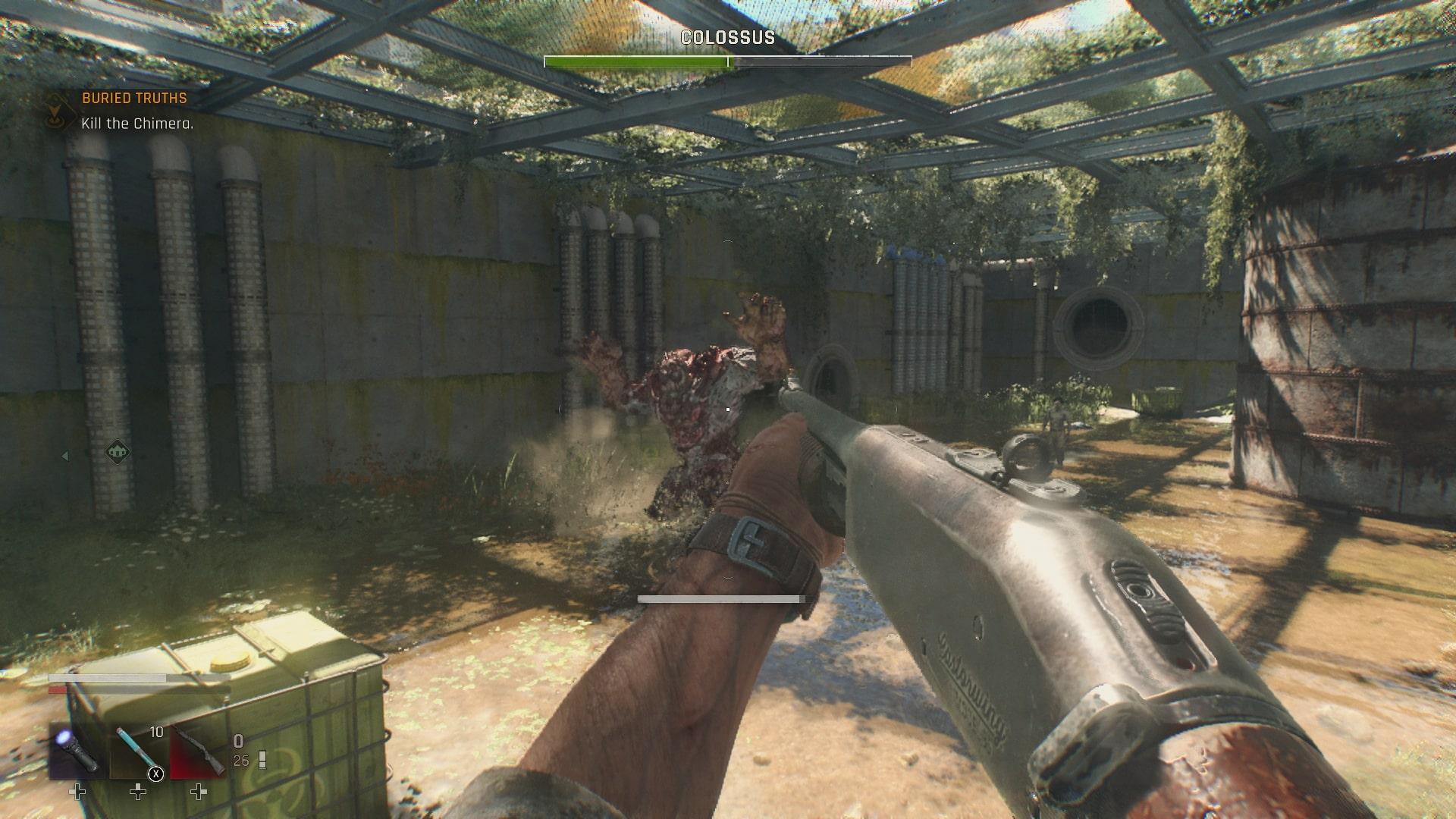The width and height of the screenshot is (1456, 819).
Task: Choose the shotgun weapon slot
Action: (x=198, y=752)
